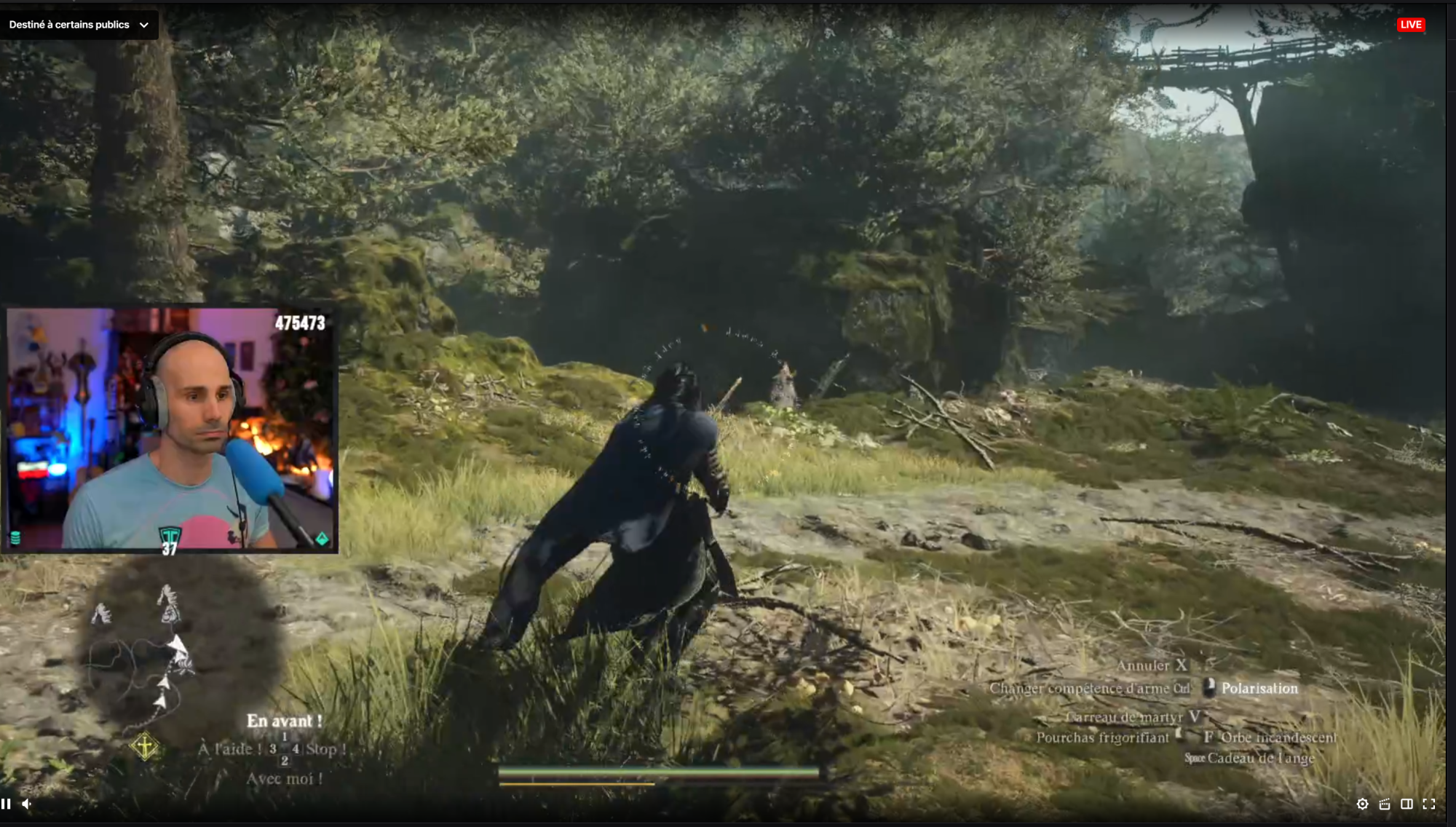Expand the Destiné à certains publics dropdown
1456x827 pixels.
click(x=145, y=24)
